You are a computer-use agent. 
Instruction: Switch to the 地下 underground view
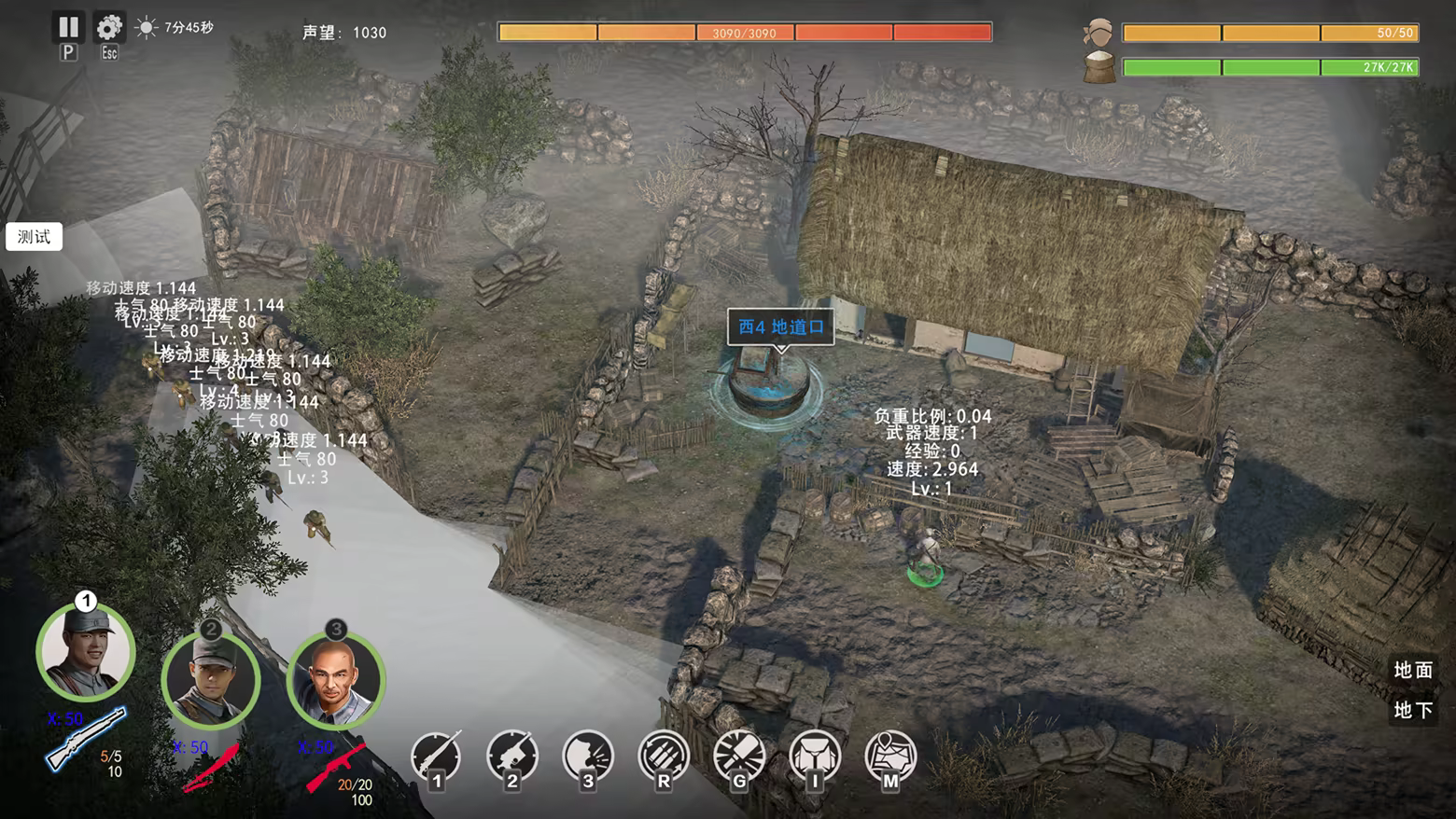[x=1413, y=710]
